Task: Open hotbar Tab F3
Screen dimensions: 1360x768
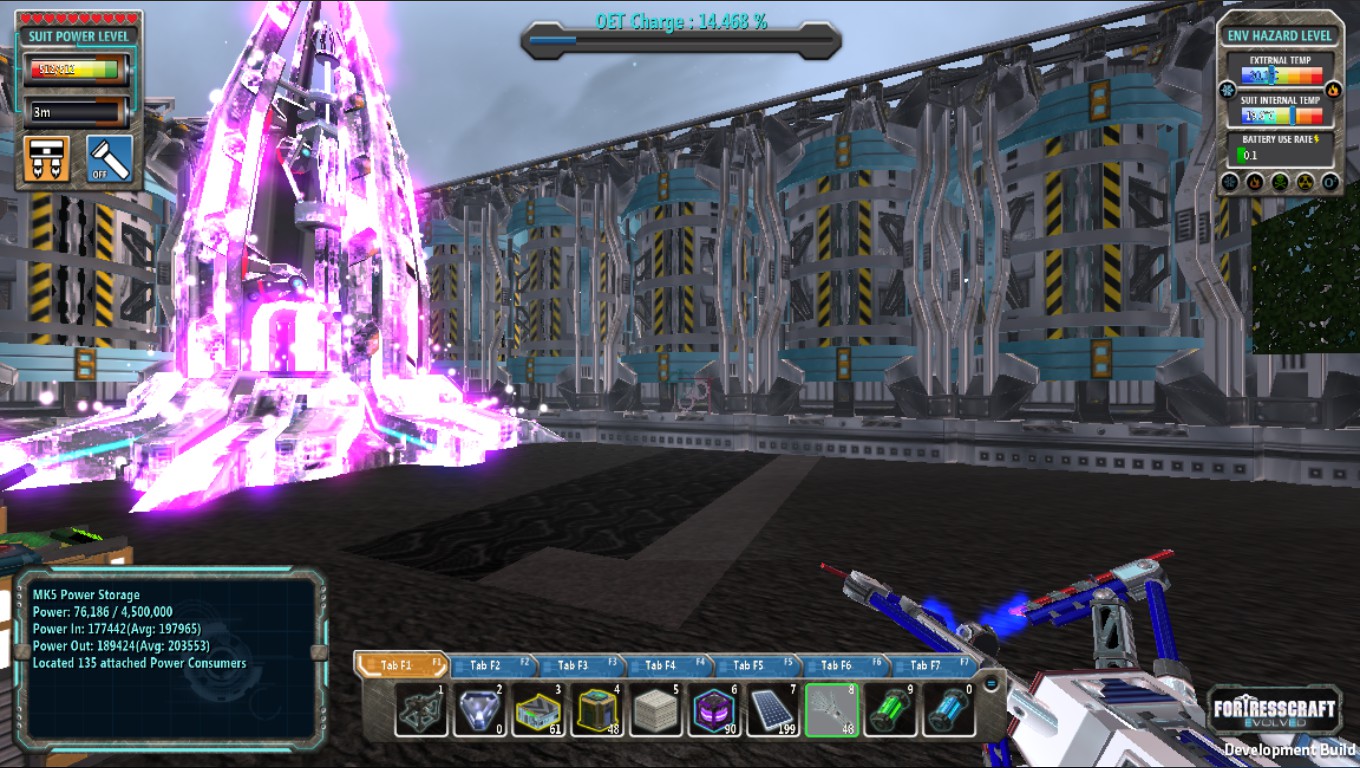Action: coord(574,665)
